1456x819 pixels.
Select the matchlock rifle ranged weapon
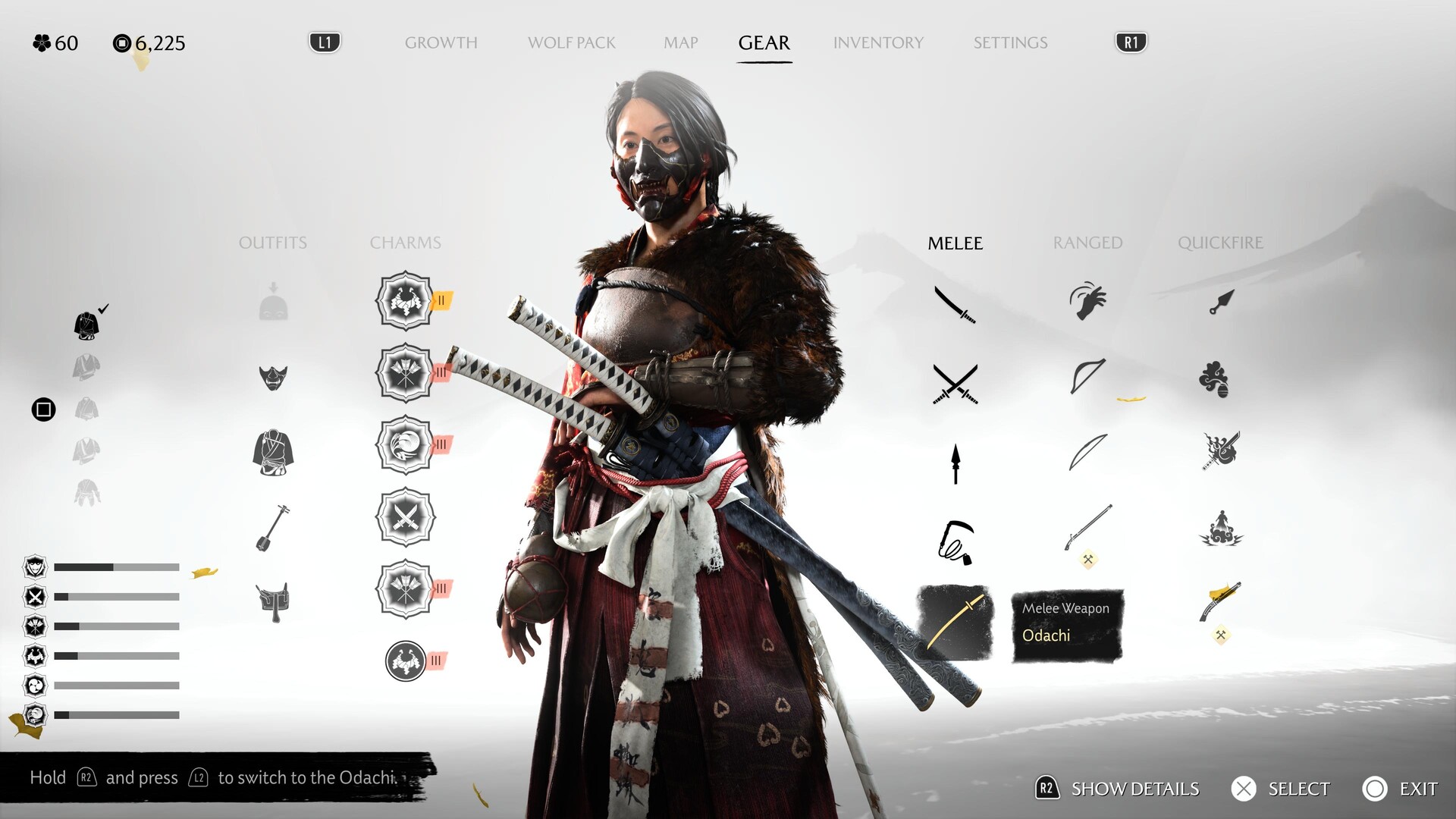[x=1087, y=528]
